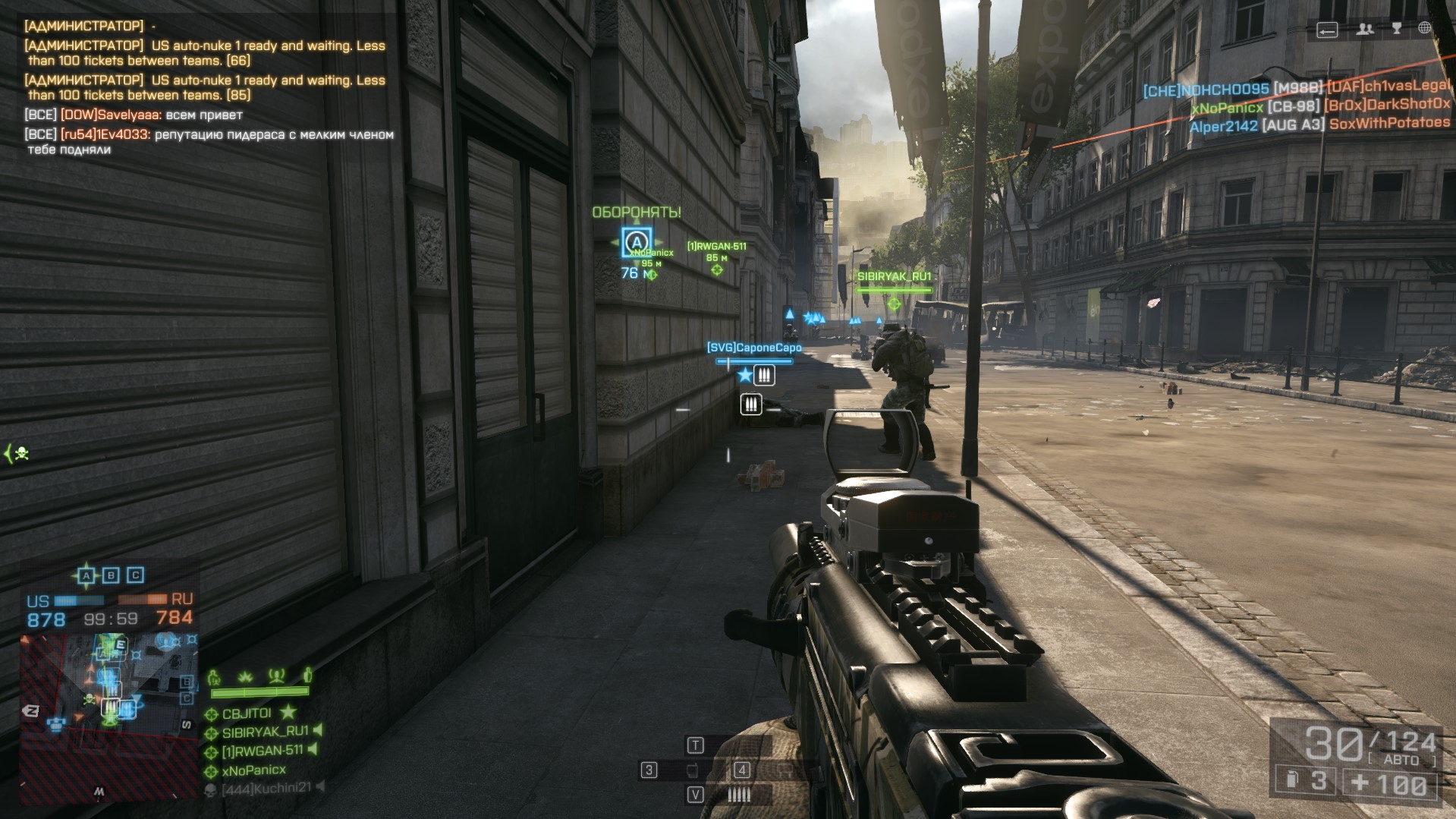
Task: Open the globe icon in top bar
Action: tap(1425, 28)
